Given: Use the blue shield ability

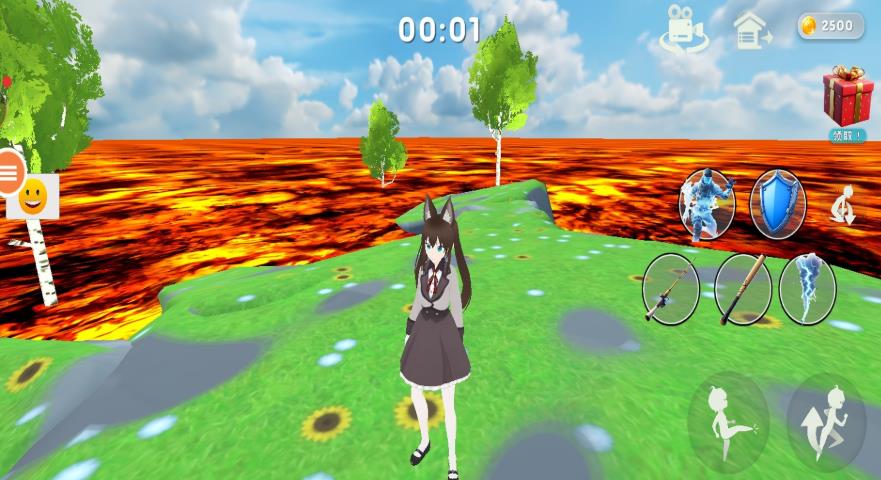Looking at the screenshot, I should (x=777, y=204).
